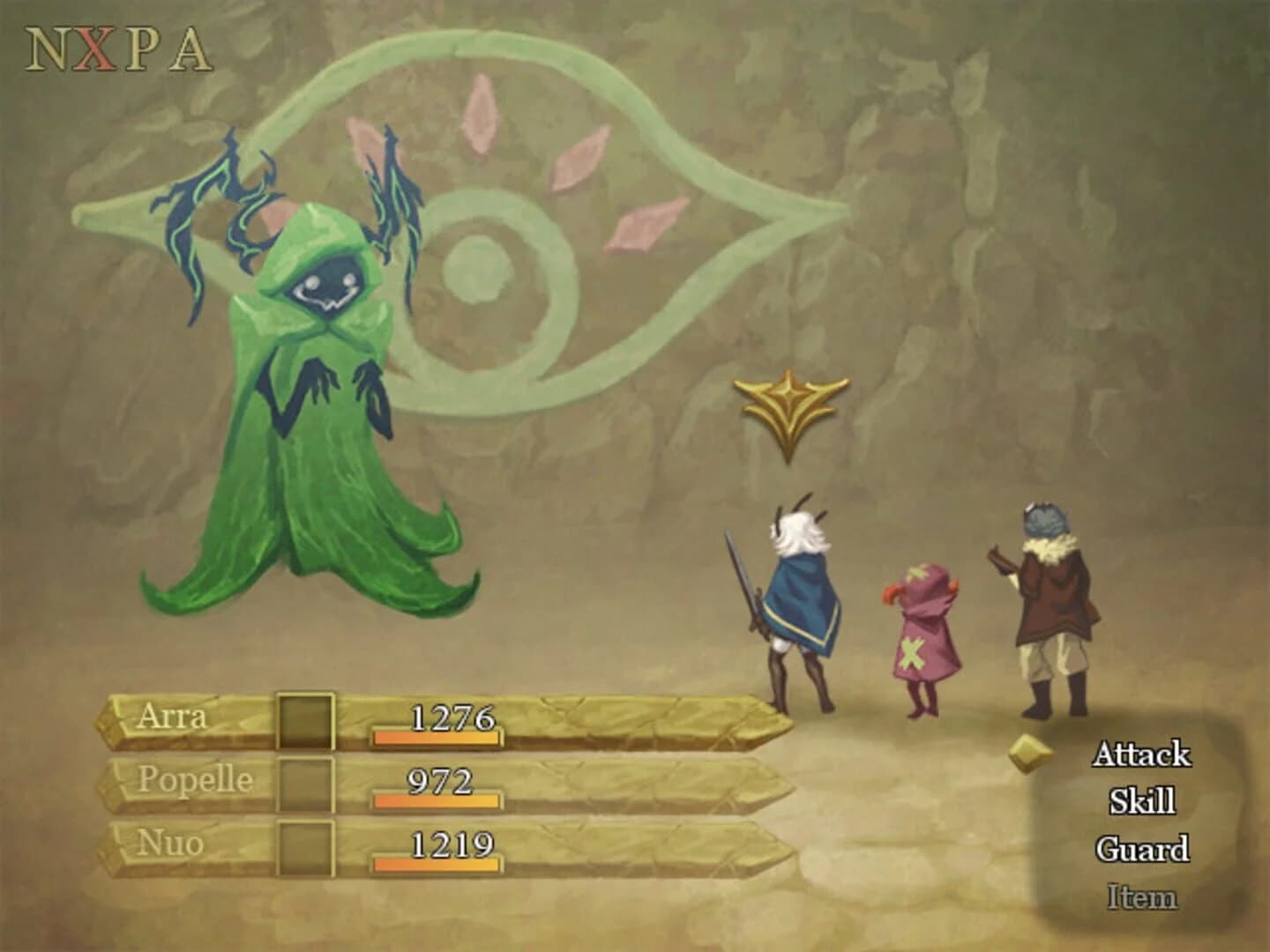The image size is (1270, 952).
Task: Select the Attack command
Action: pos(1141,755)
